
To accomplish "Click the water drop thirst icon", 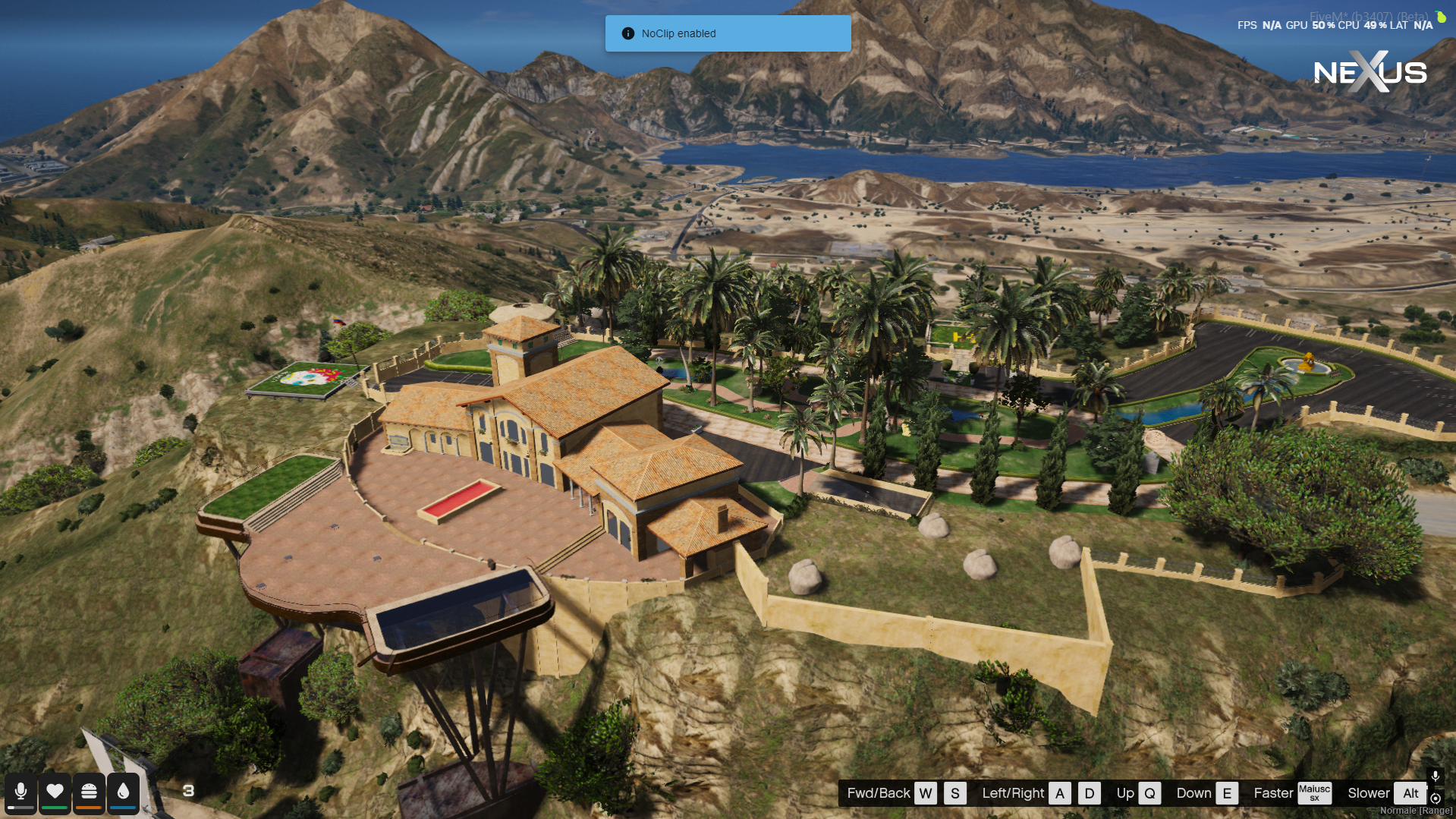I will [x=123, y=792].
